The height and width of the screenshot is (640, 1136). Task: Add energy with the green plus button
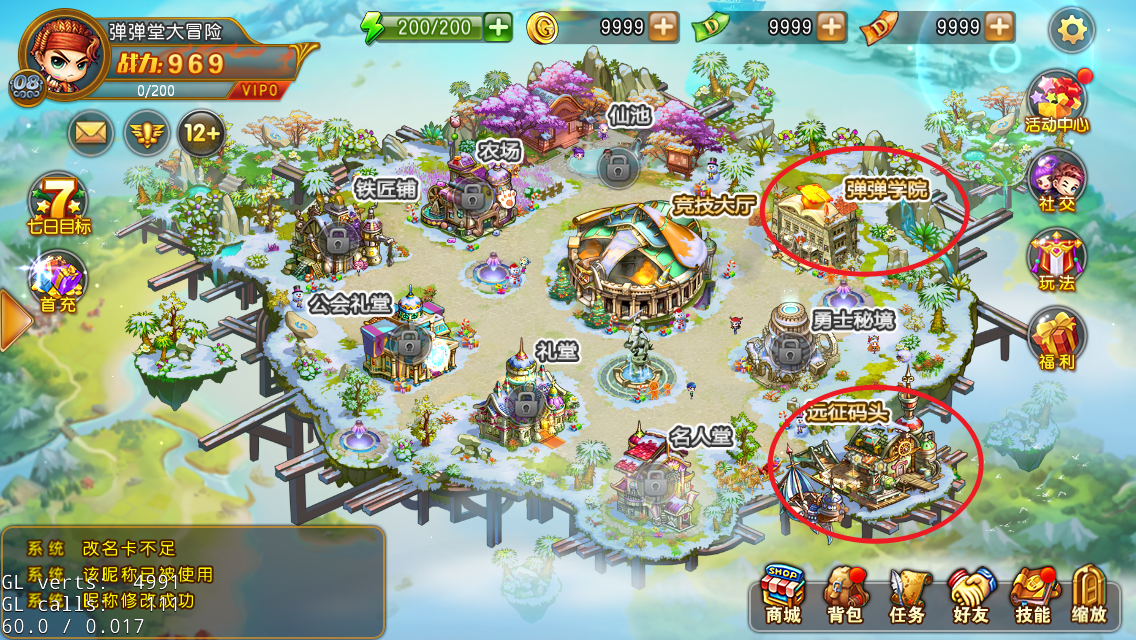coord(498,27)
